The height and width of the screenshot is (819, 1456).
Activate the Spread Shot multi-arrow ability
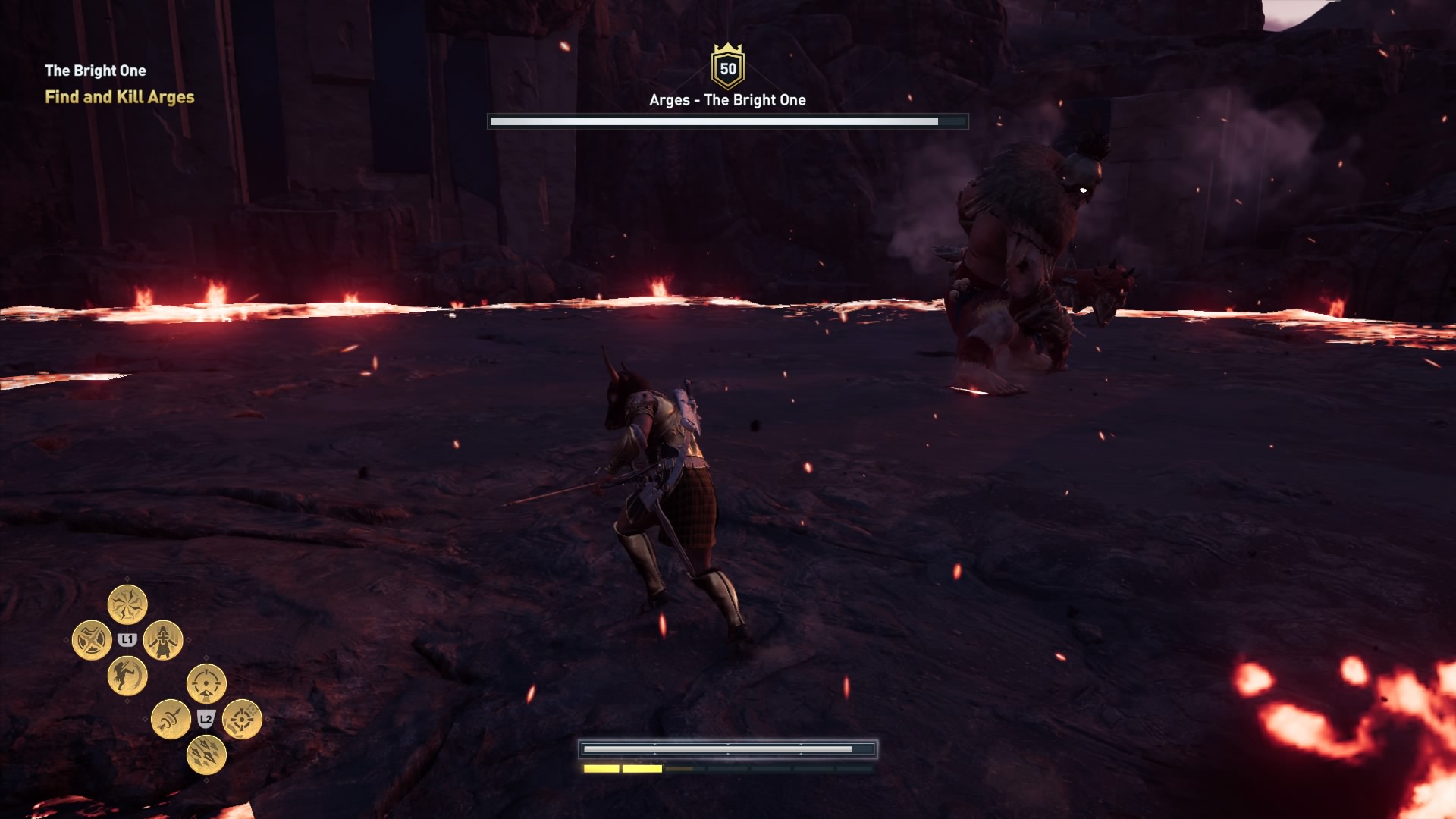click(x=206, y=755)
